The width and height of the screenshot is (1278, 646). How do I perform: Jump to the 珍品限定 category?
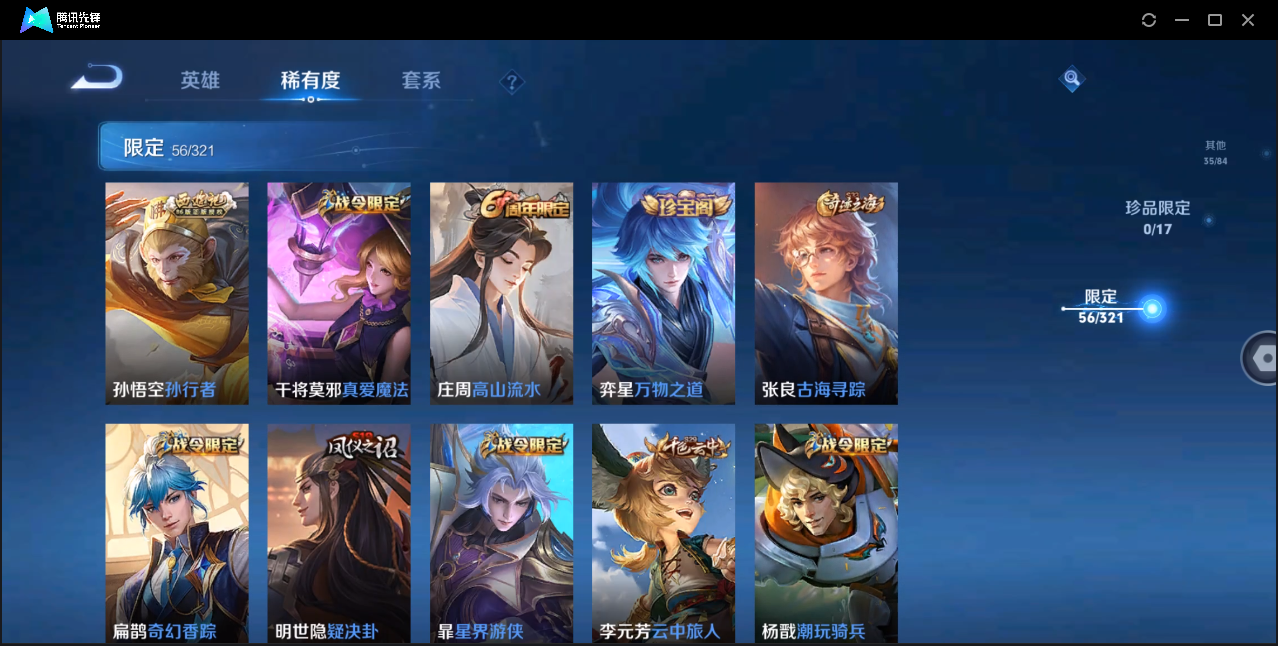coord(1157,217)
